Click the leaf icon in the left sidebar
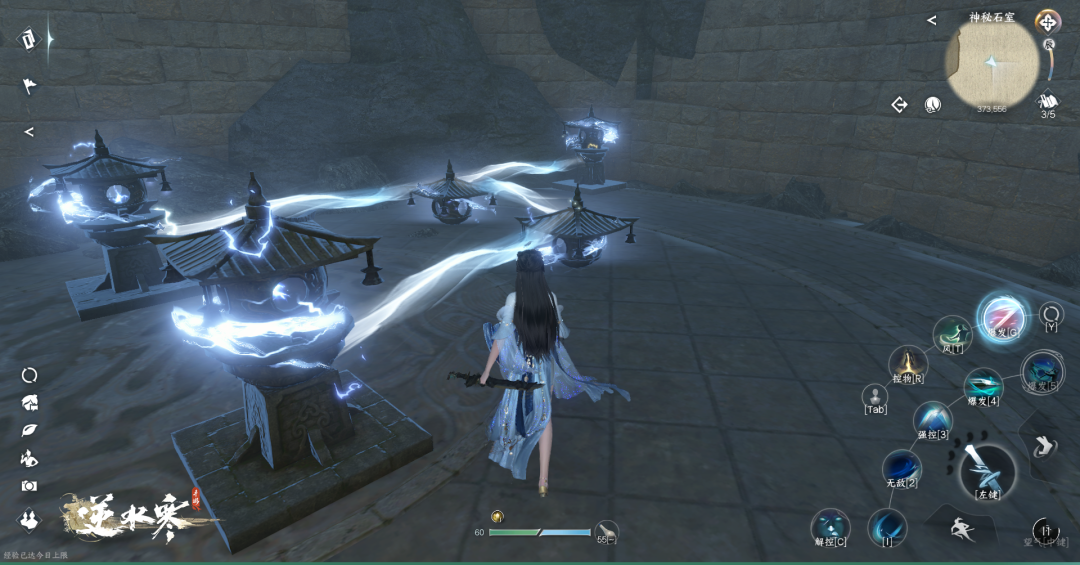1080x565 pixels. pyautogui.click(x=29, y=430)
